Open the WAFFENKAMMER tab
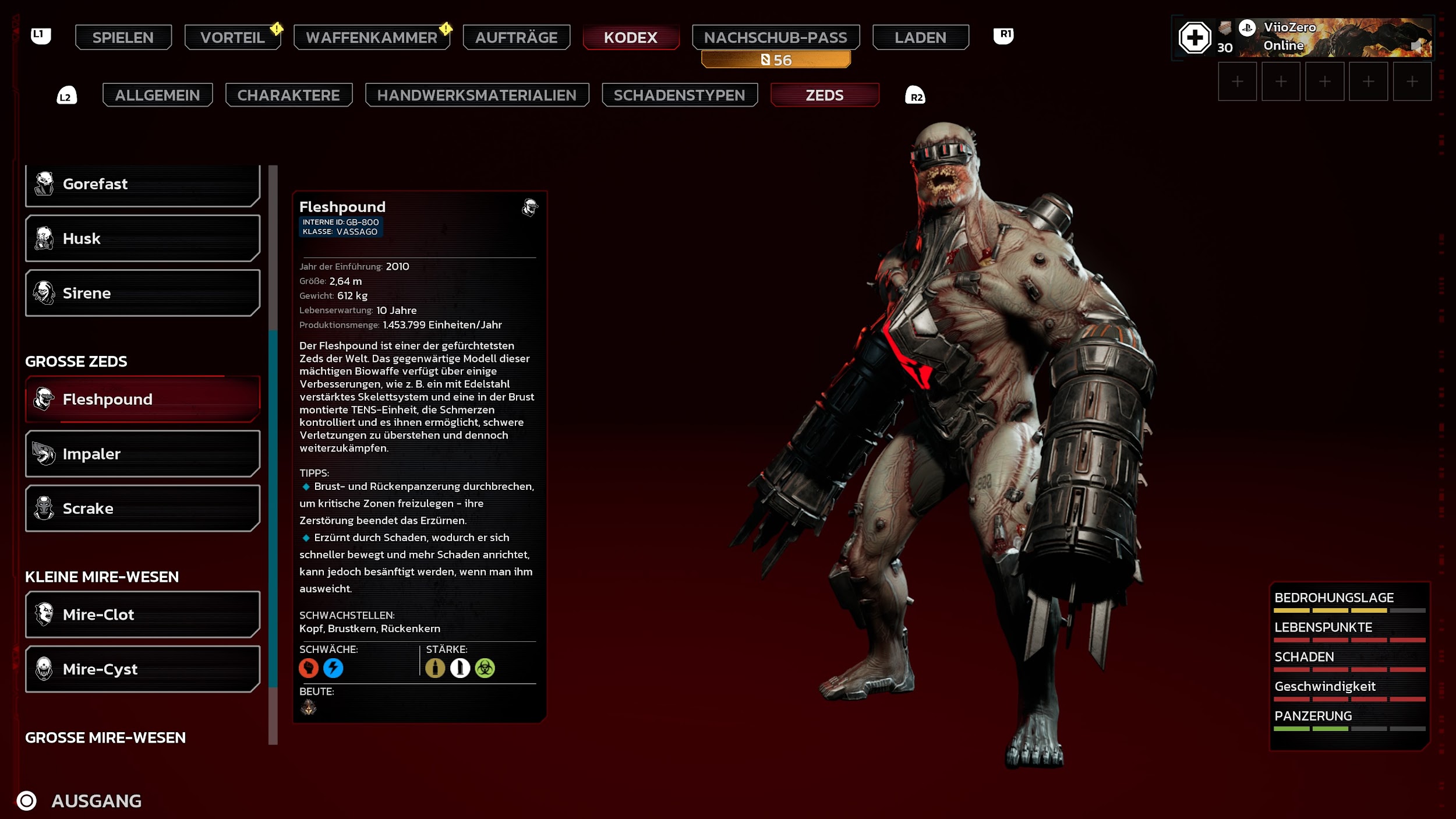The height and width of the screenshot is (819, 1456). (x=372, y=37)
